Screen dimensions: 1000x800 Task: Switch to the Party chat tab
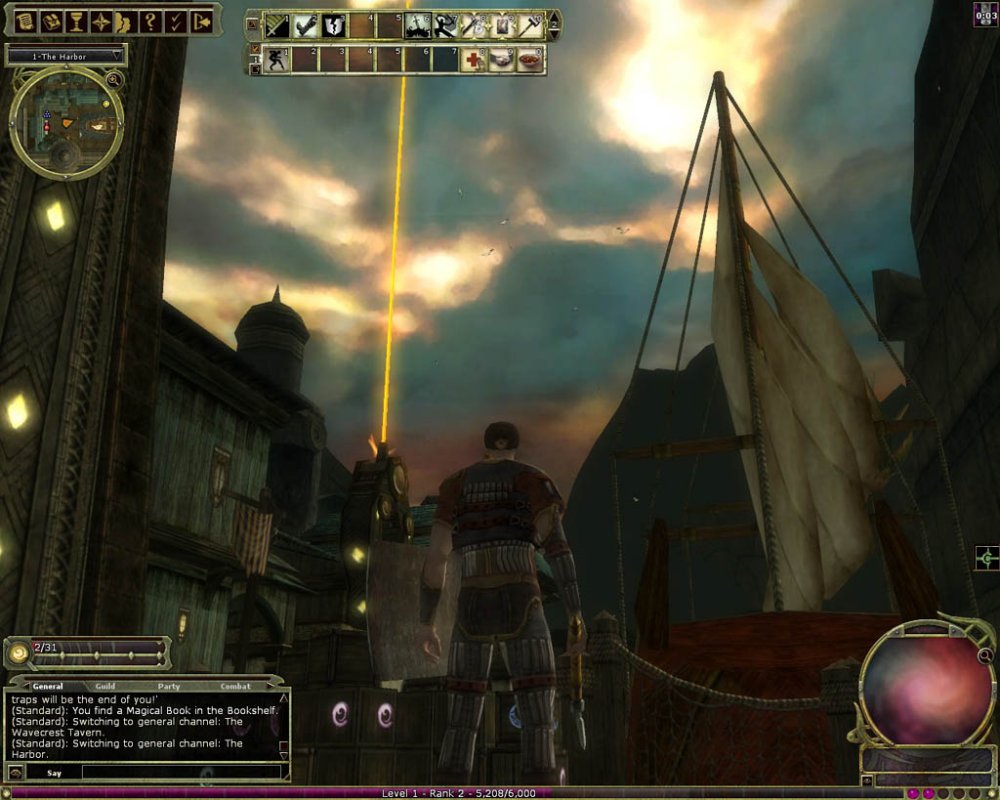point(169,686)
